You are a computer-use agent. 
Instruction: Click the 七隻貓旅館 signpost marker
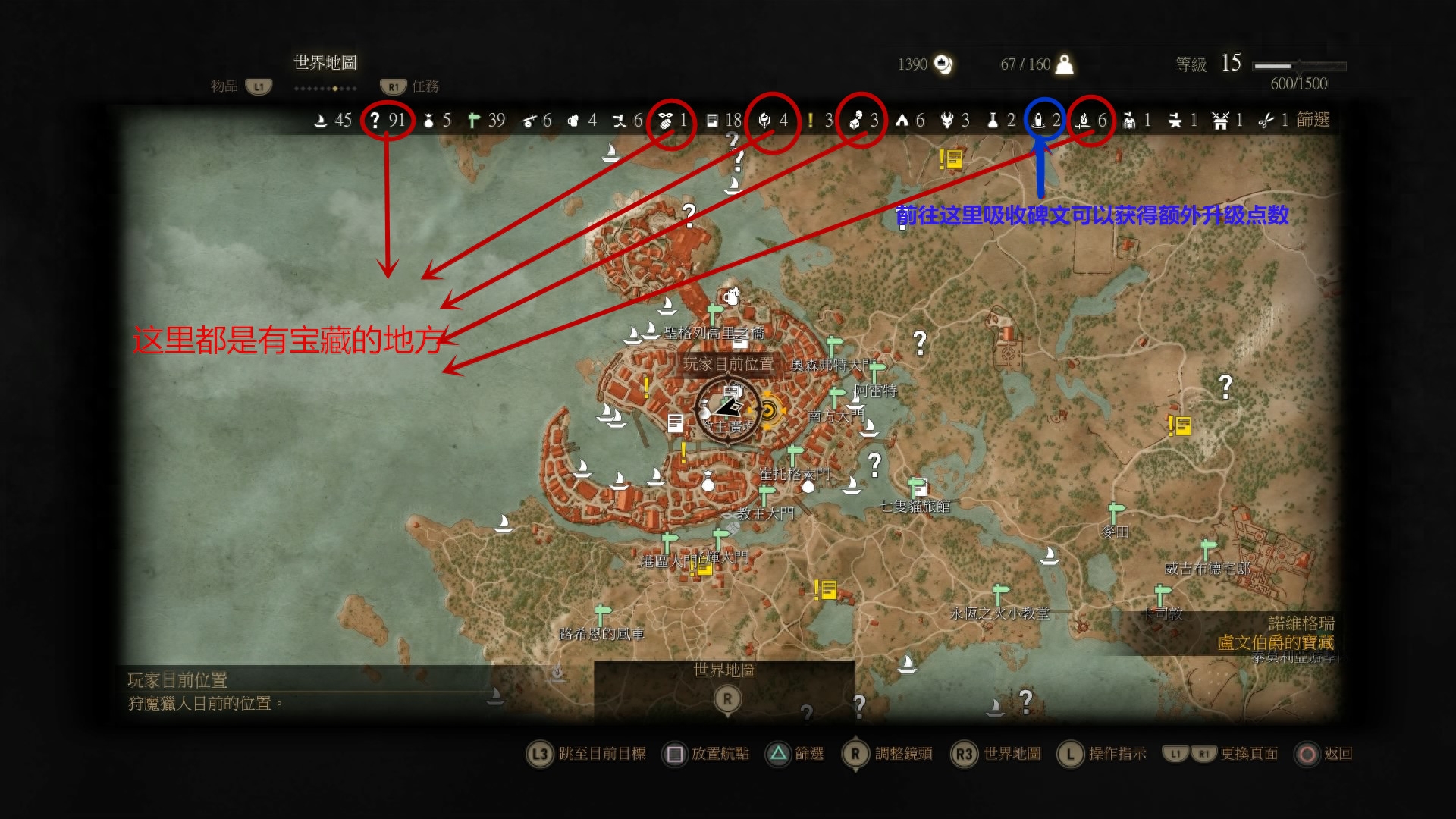(917, 486)
